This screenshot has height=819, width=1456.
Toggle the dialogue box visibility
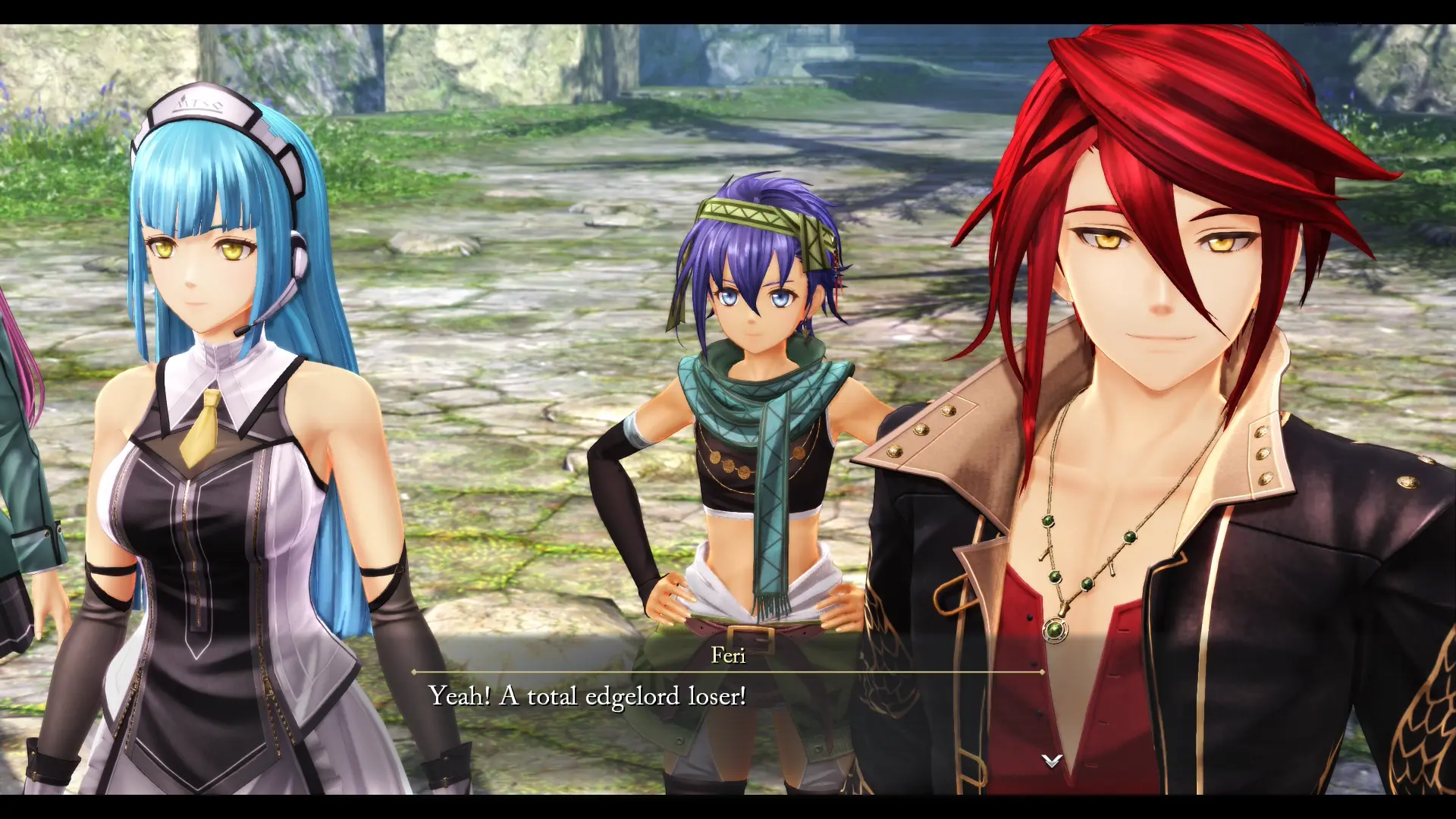pos(728,694)
